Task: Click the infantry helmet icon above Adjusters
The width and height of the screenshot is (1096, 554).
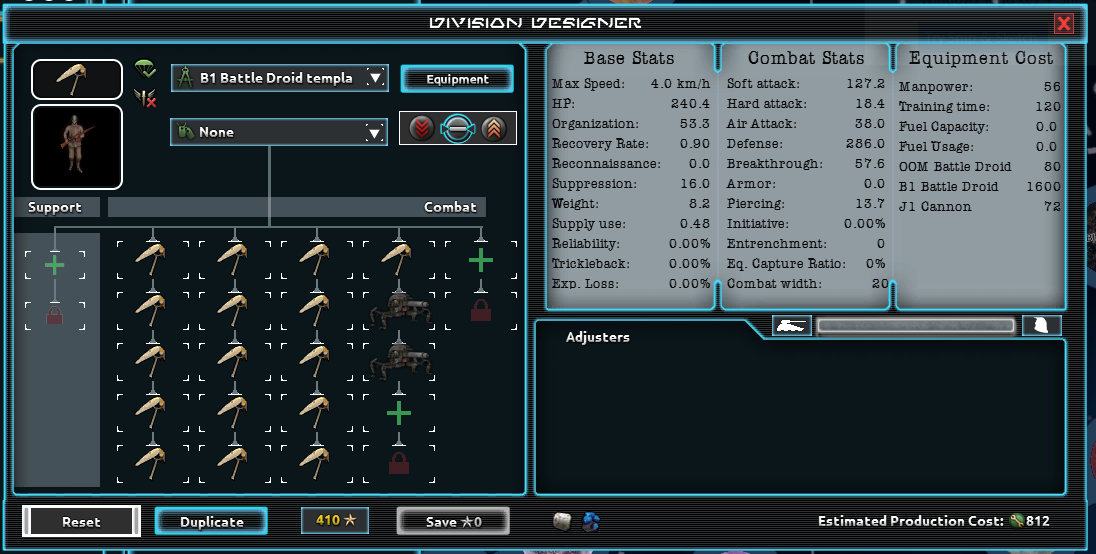Action: [x=1041, y=326]
